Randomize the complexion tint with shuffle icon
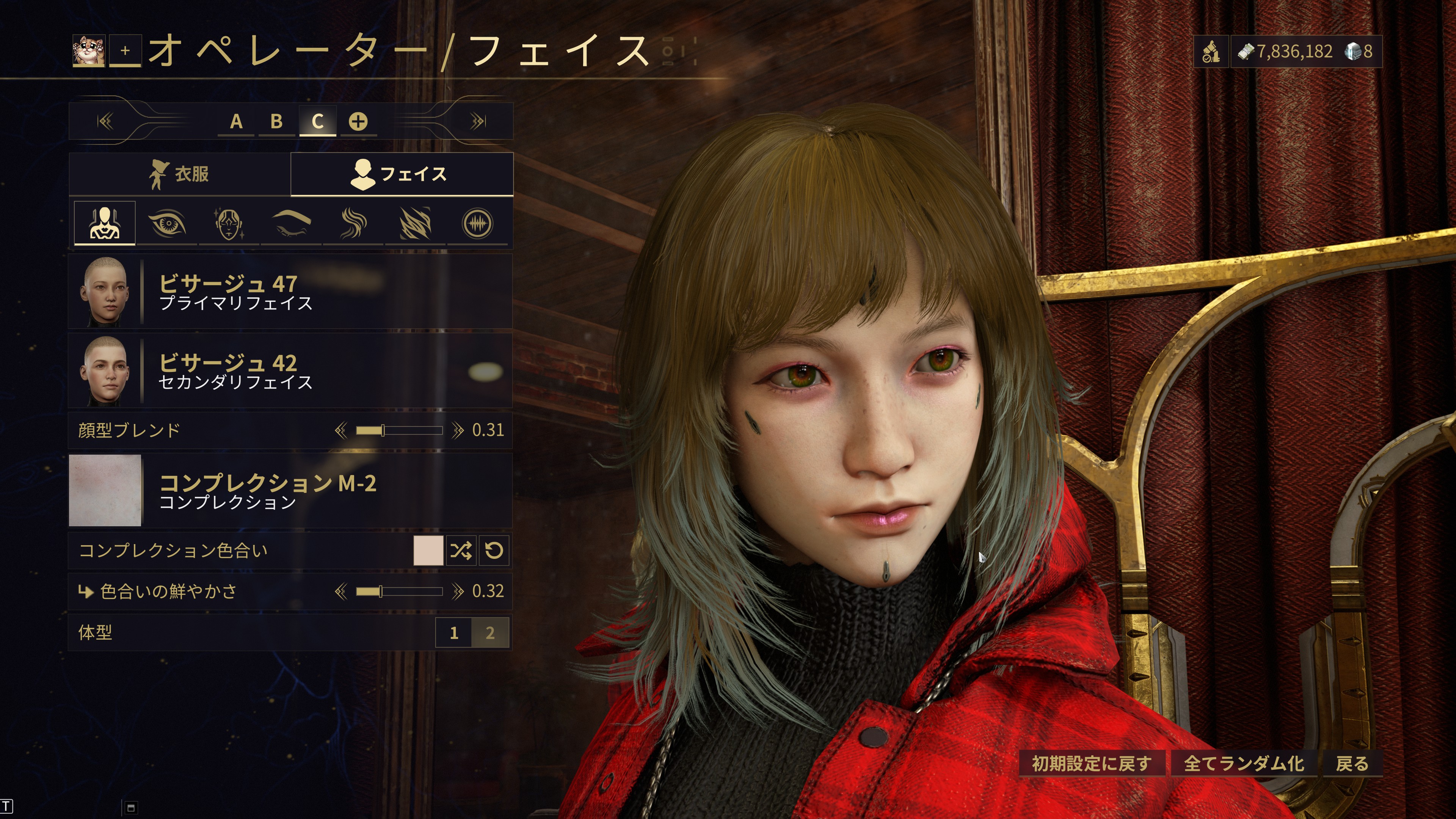The width and height of the screenshot is (1456, 819). 461,551
